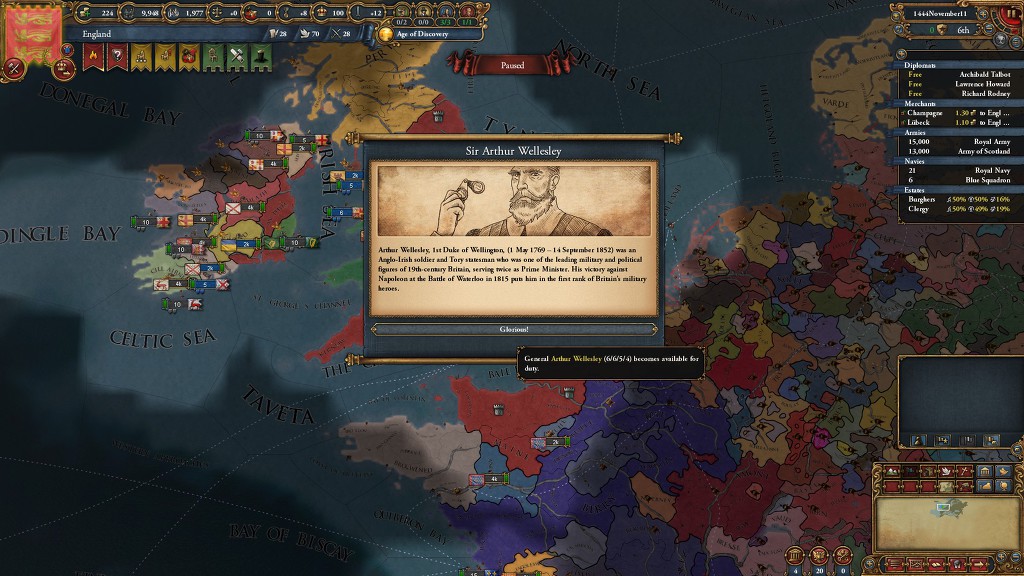The image size is (1024, 576).
Task: Click the question mark alert banner
Action: pos(117,57)
